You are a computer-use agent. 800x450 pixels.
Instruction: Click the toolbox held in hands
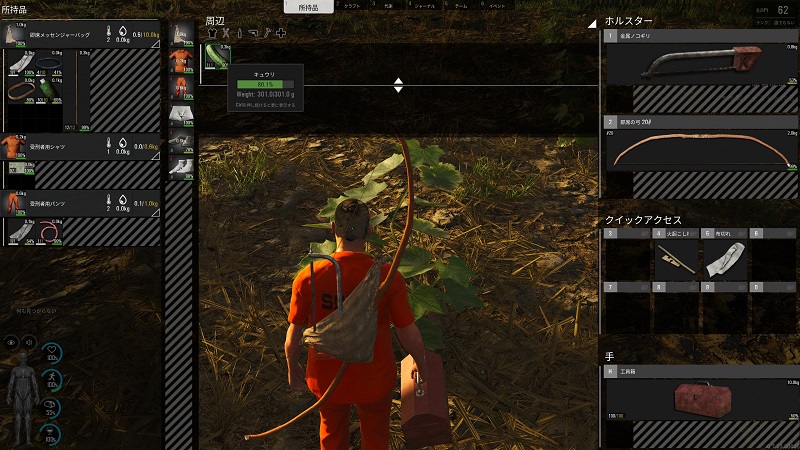700,398
